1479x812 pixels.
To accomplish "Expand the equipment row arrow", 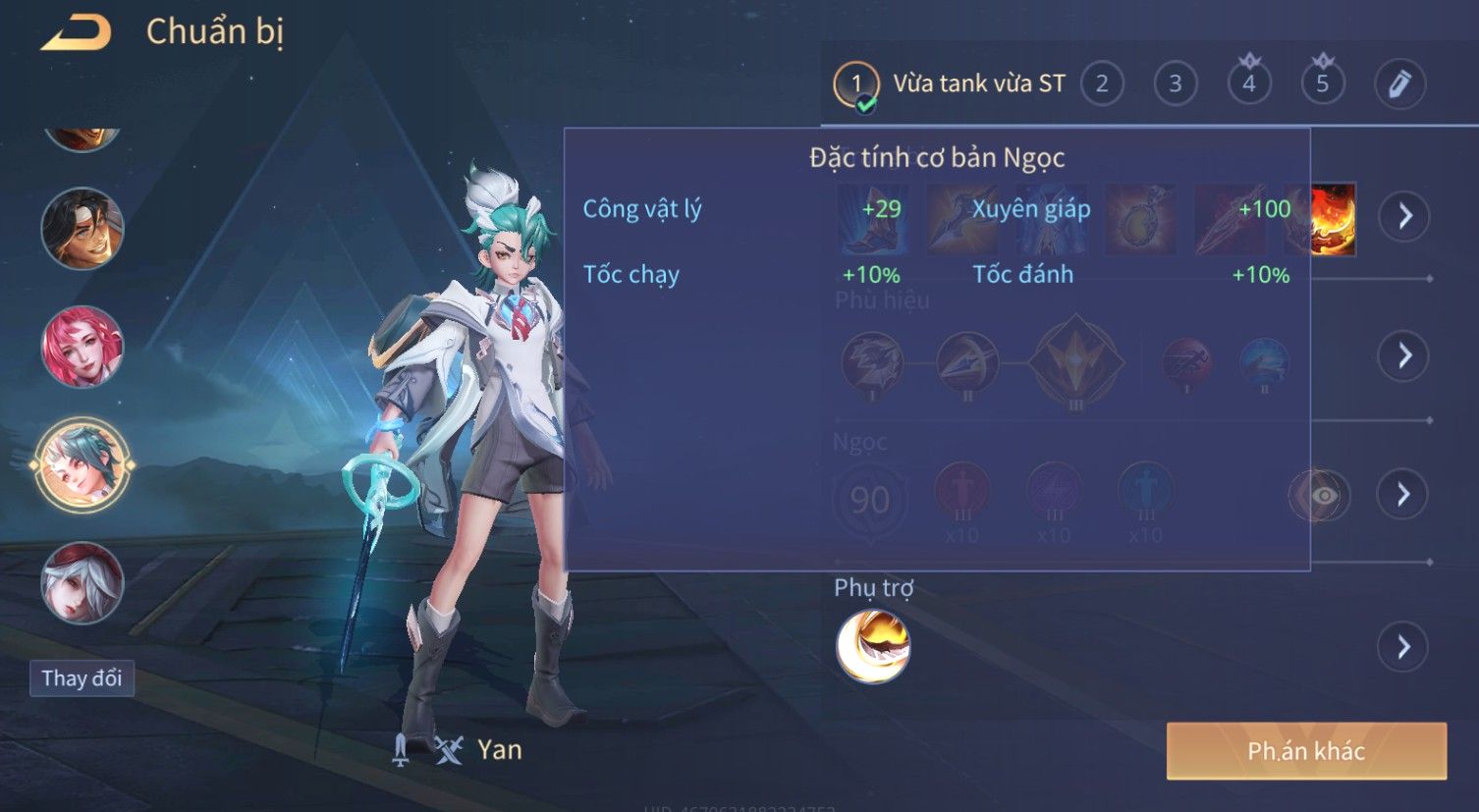I will (1404, 216).
